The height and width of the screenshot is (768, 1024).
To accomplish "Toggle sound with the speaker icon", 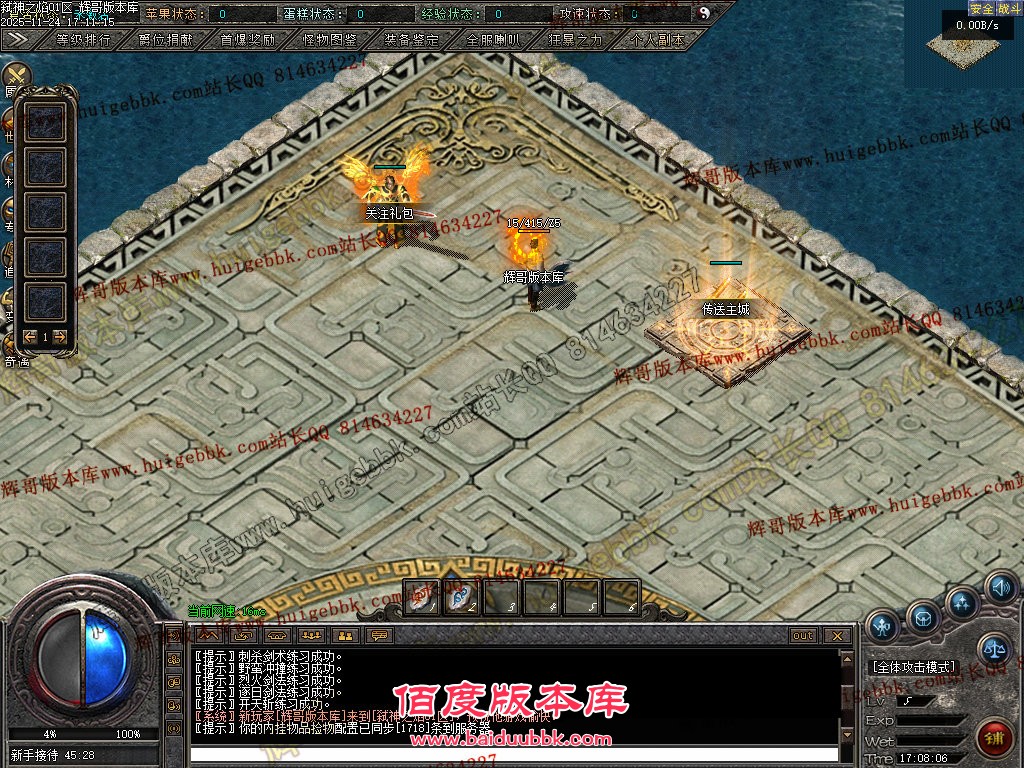I will 1000,587.
